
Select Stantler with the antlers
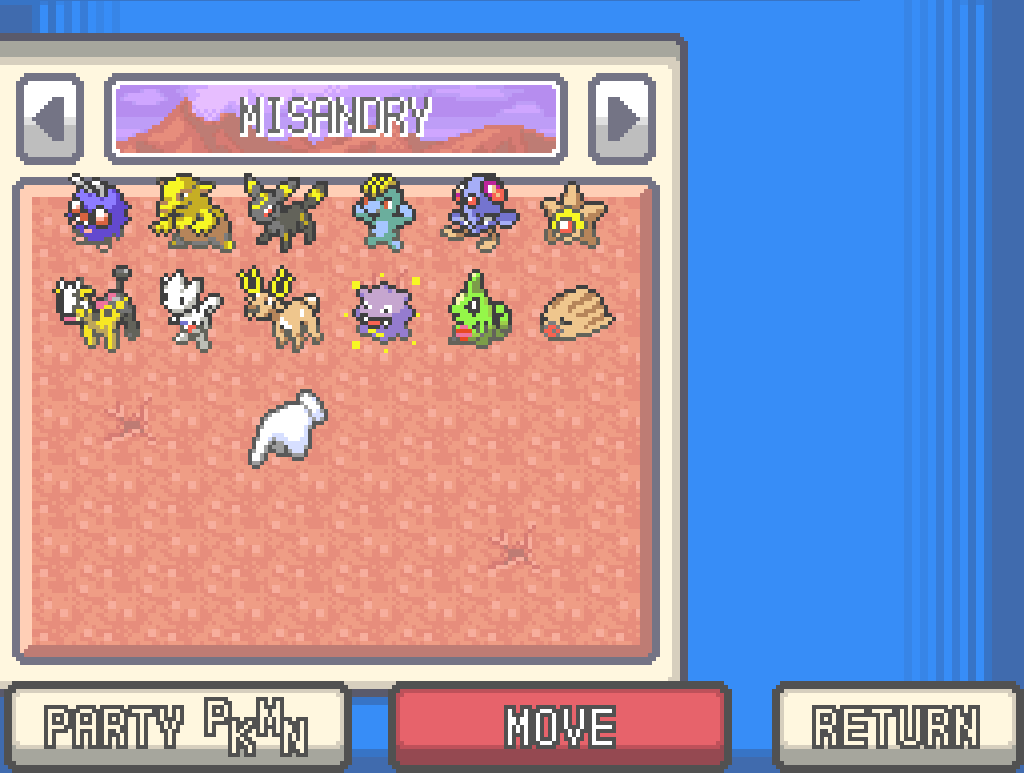pyautogui.click(x=282, y=309)
